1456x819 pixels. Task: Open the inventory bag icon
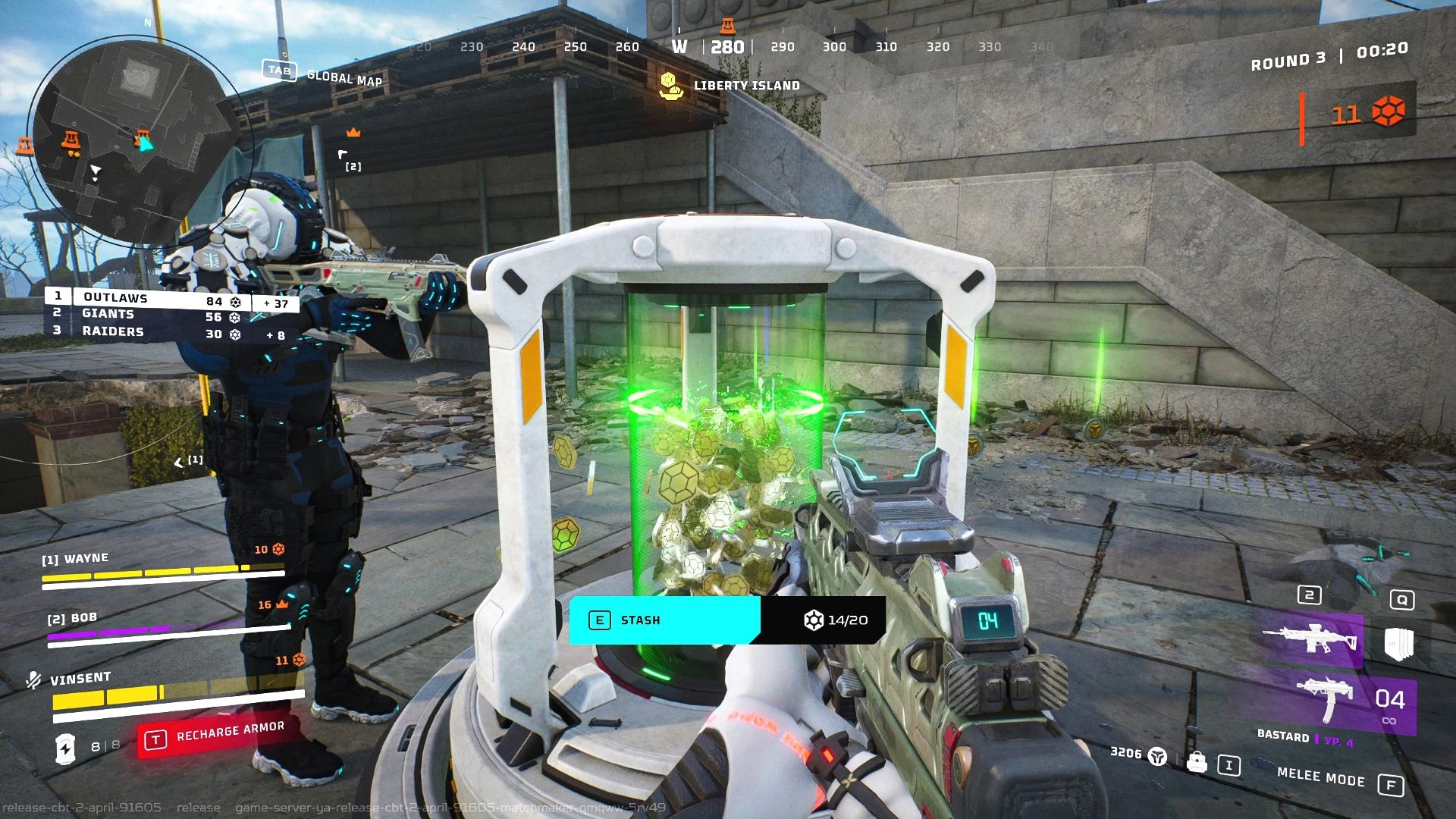pos(1197,761)
